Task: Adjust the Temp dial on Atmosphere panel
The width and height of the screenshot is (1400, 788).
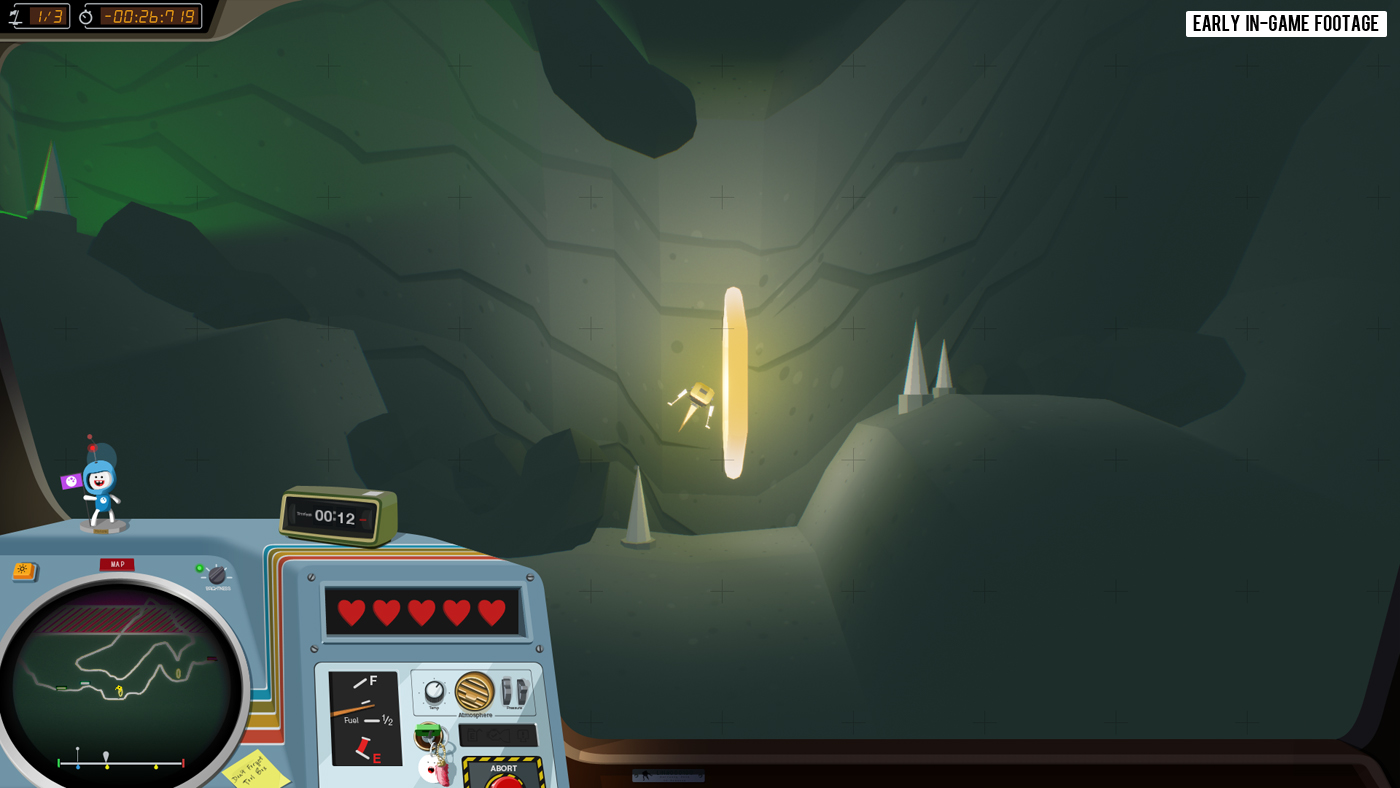Action: (x=434, y=691)
